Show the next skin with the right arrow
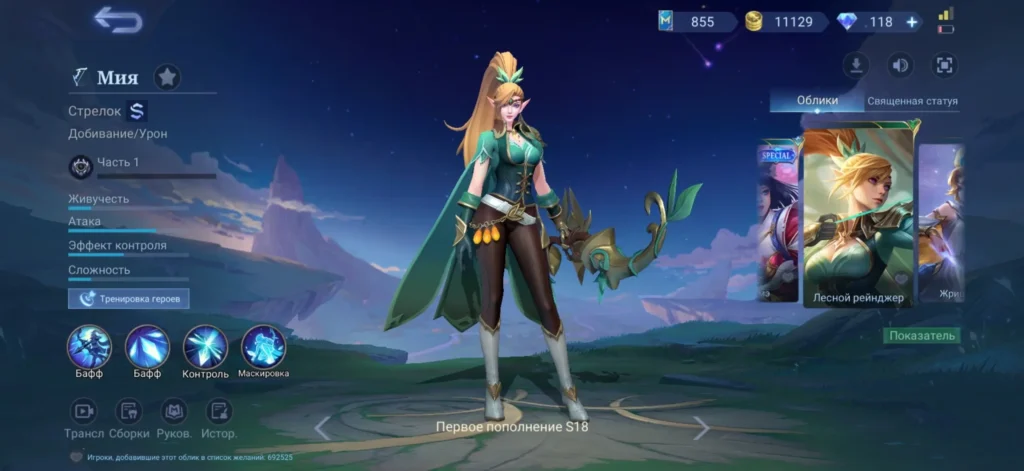The height and width of the screenshot is (471, 1024). [702, 428]
